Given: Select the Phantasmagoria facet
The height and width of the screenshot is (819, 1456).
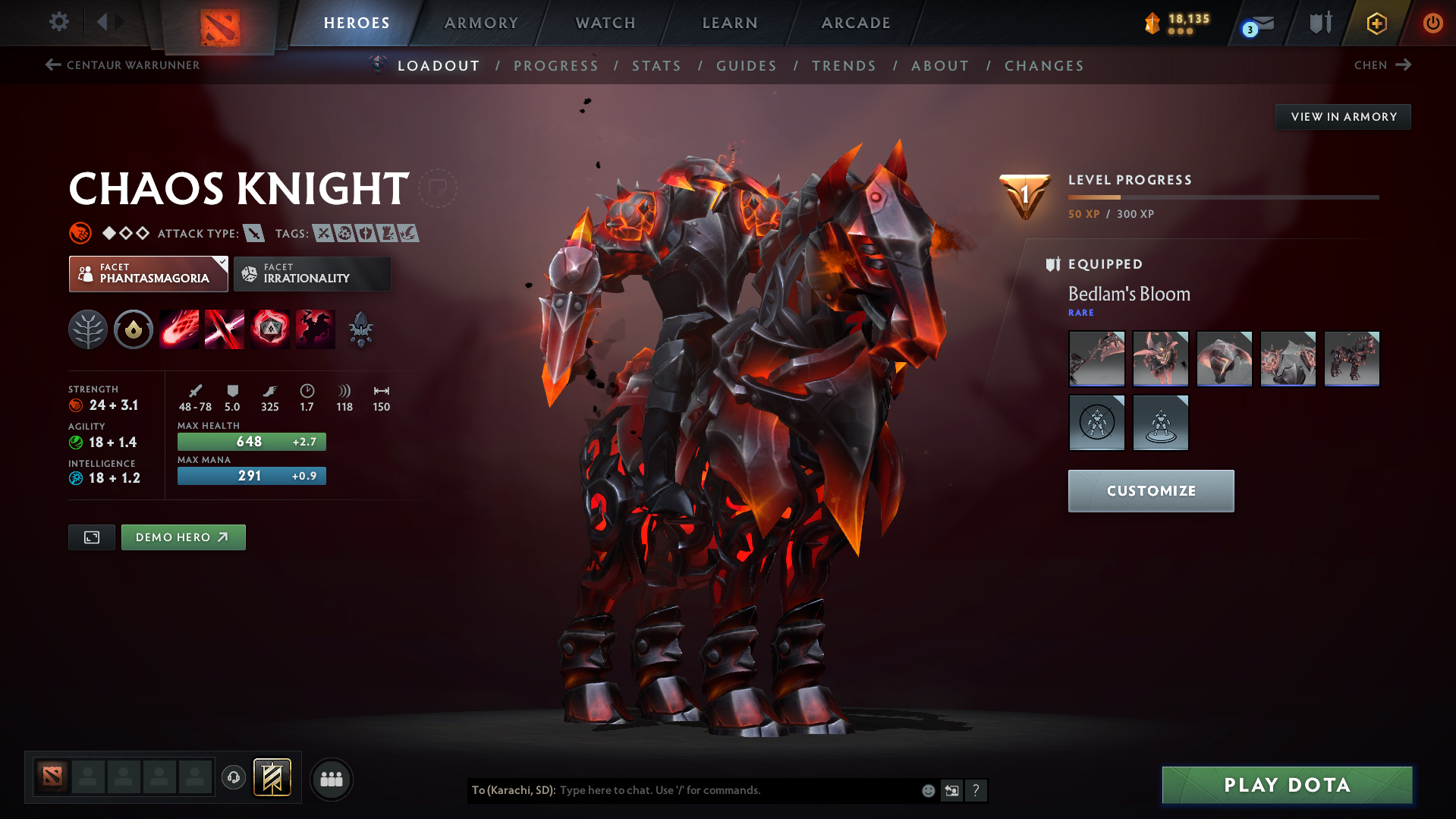Looking at the screenshot, I should 148,273.
